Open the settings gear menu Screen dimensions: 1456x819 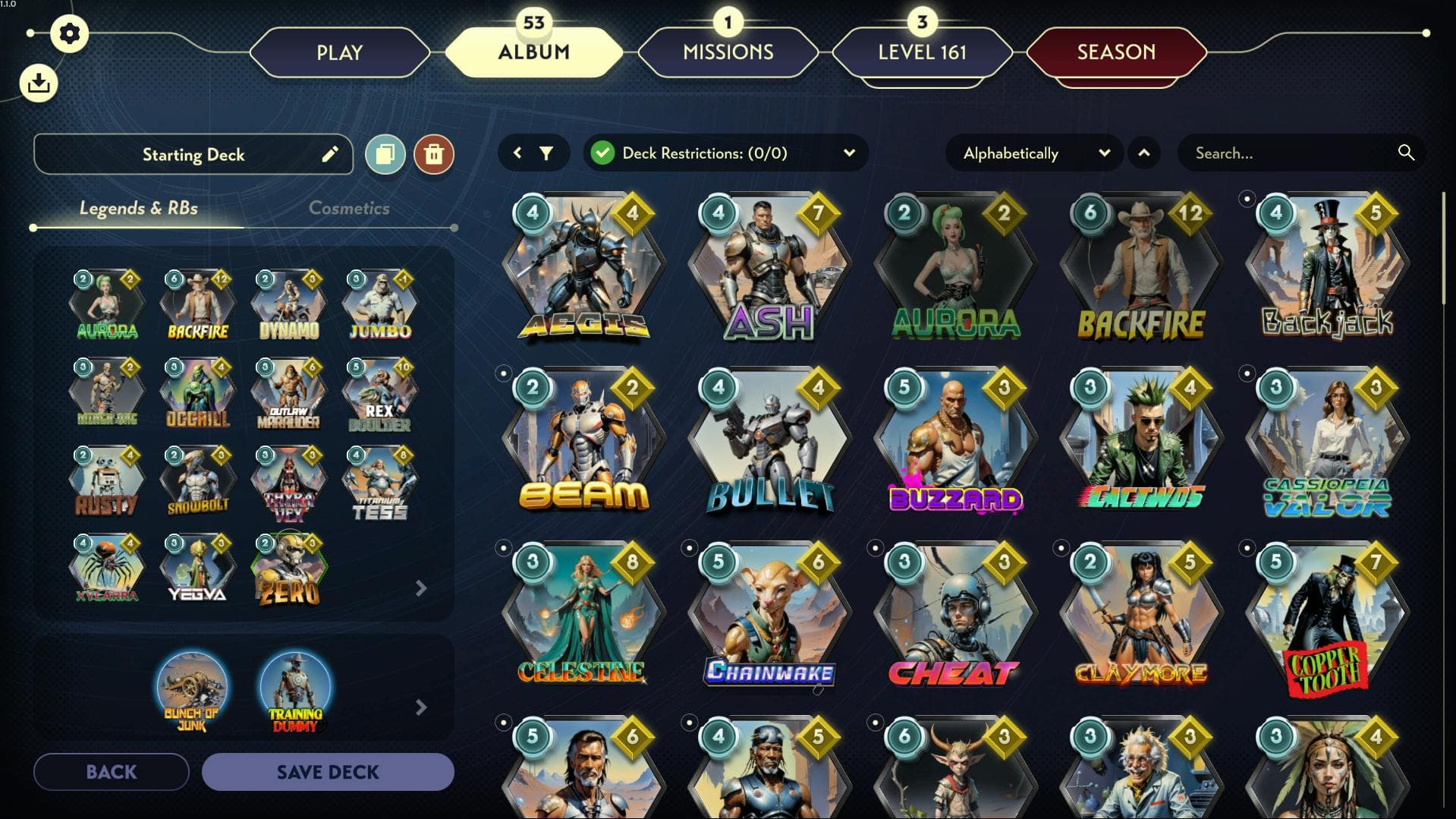(x=71, y=33)
